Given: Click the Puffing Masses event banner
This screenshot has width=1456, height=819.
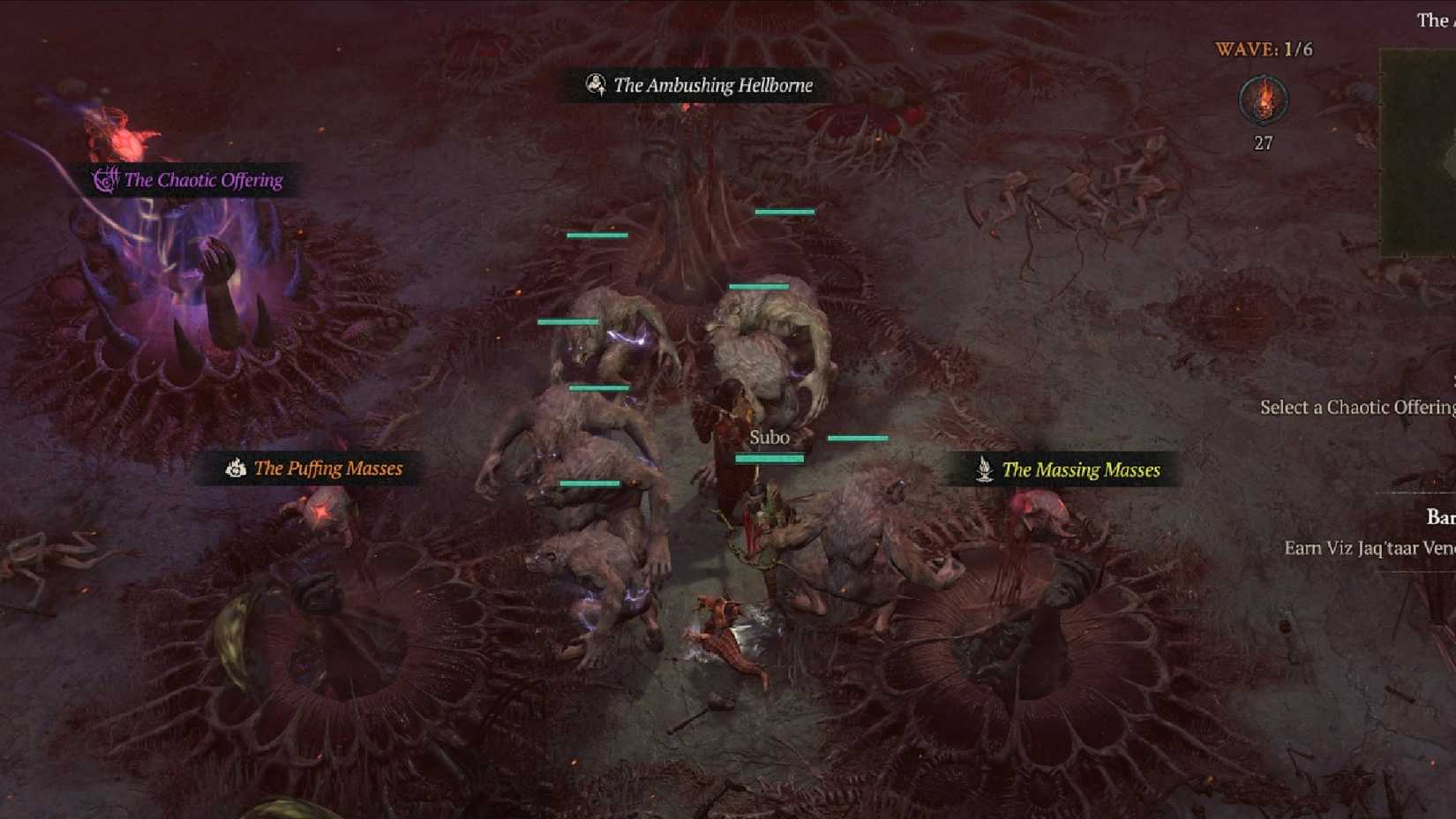Looking at the screenshot, I should (315, 469).
